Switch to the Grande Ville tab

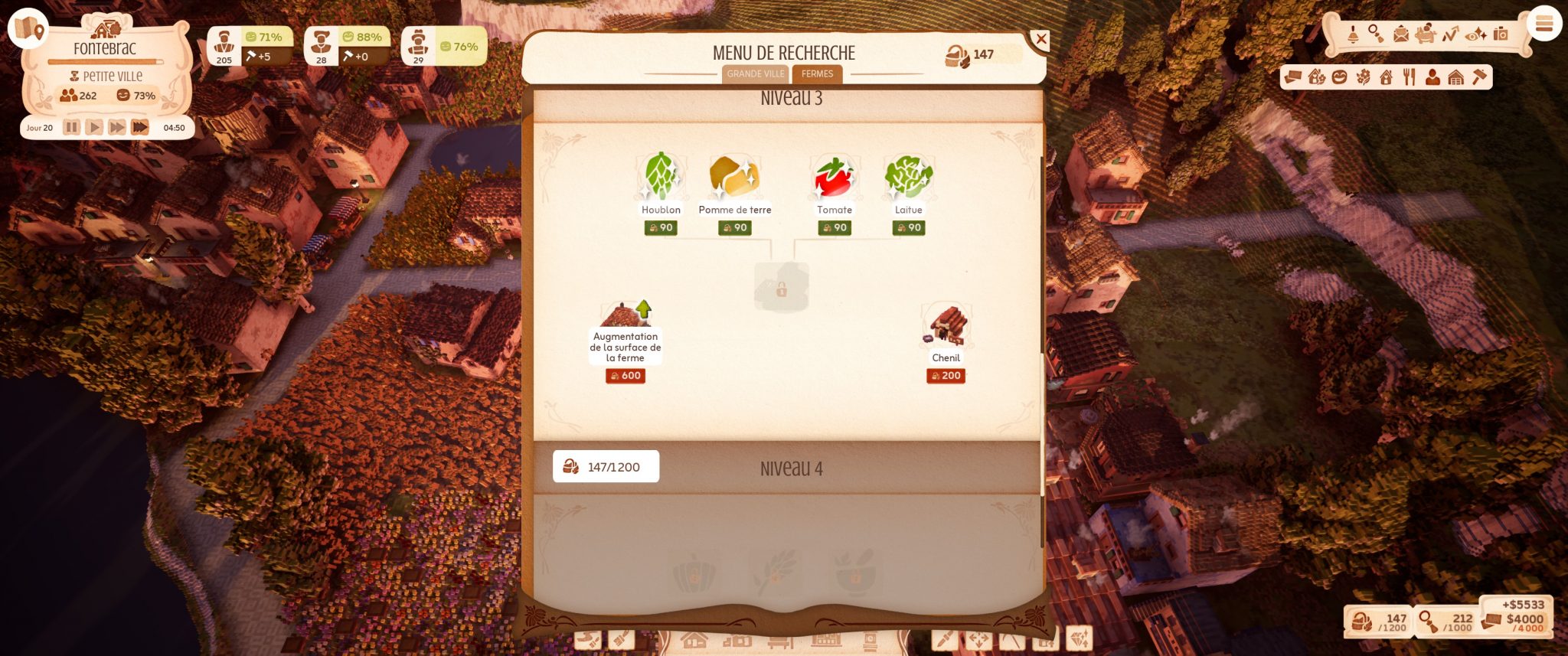(755, 74)
